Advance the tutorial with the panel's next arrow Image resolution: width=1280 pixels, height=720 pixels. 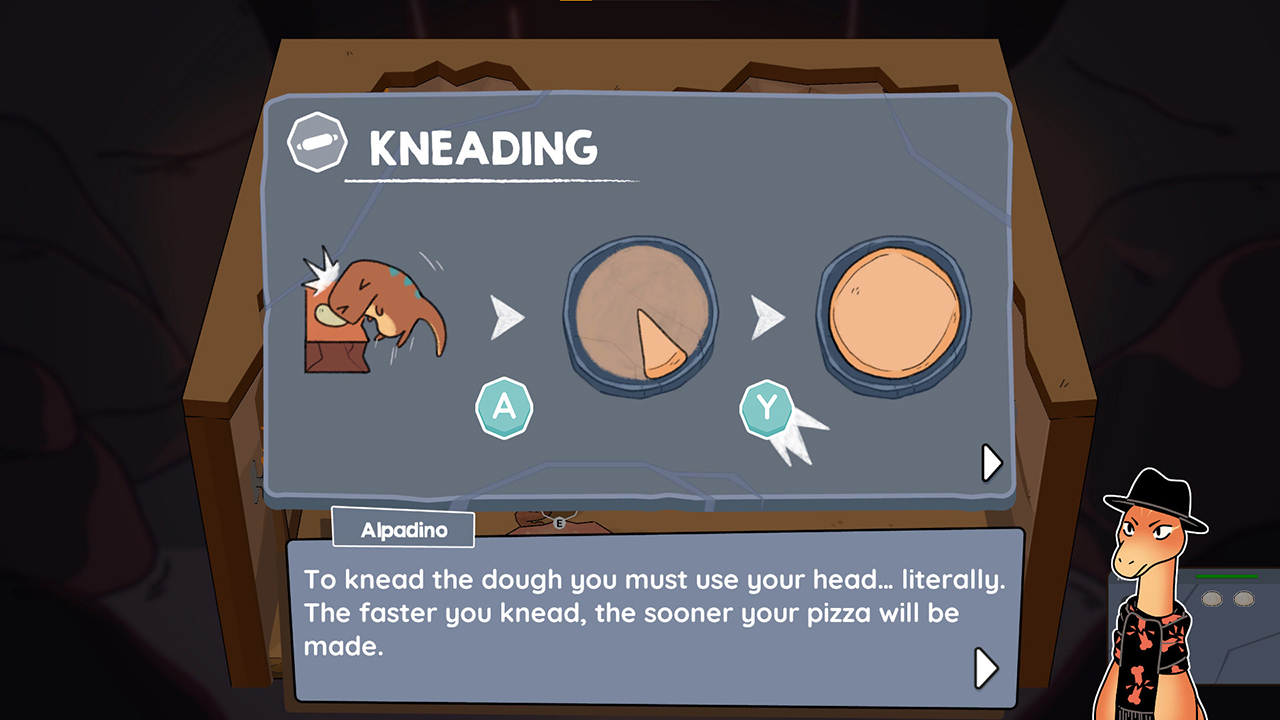[990, 463]
